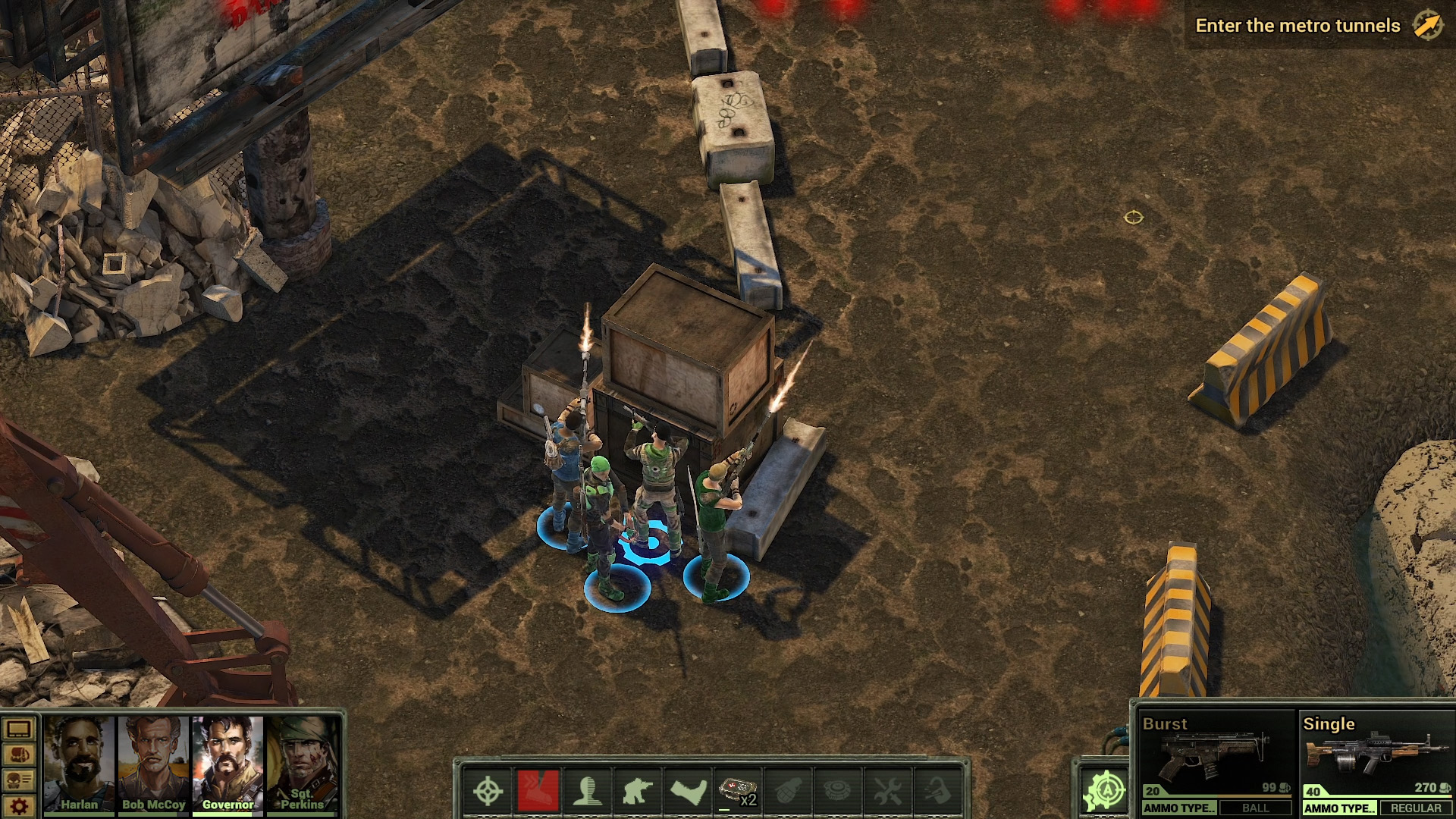The image size is (1456, 819).
Task: Pick Sgt. Perkins' portrait
Action: pos(302,762)
